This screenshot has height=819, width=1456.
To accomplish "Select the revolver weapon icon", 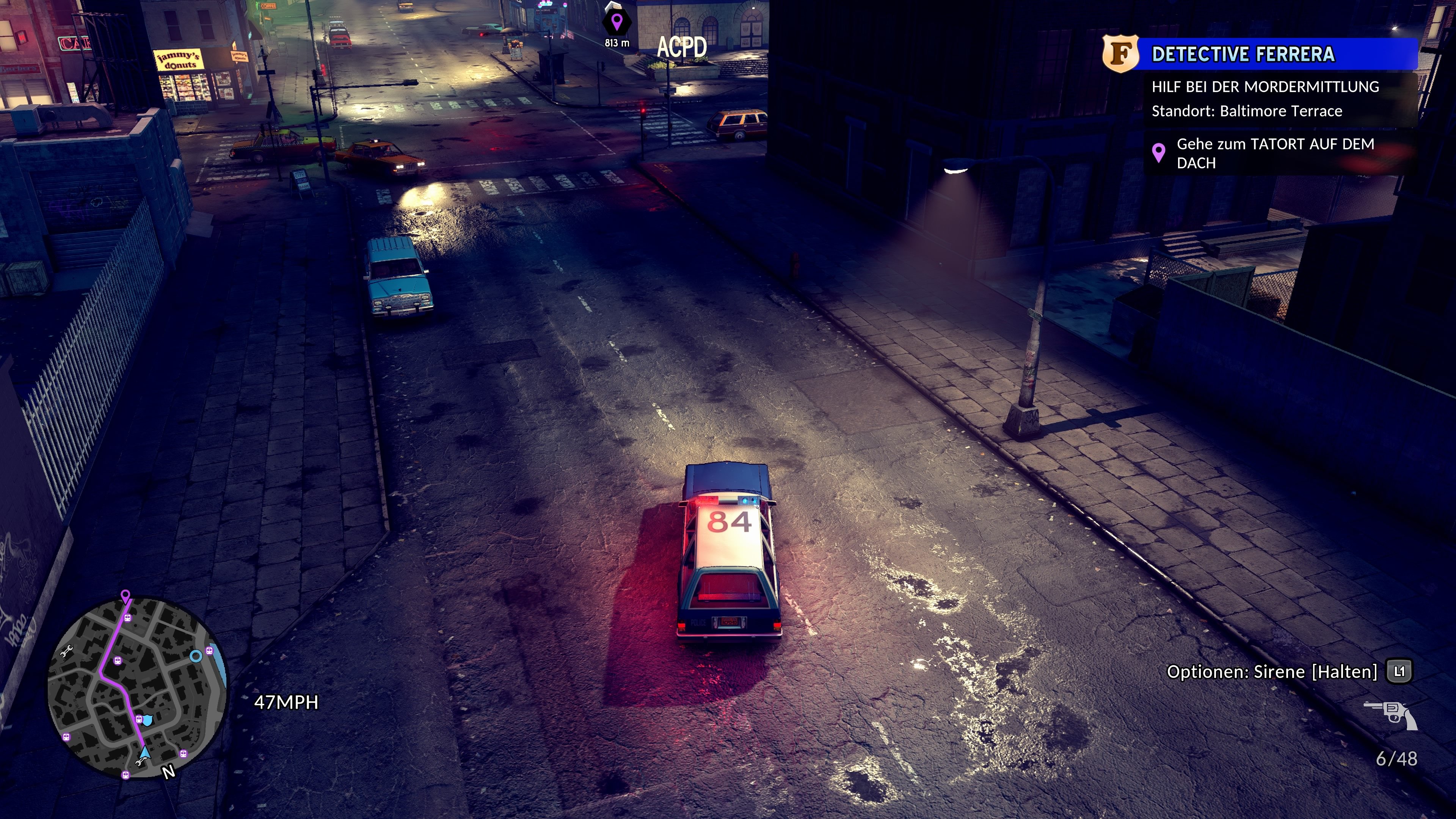I will pyautogui.click(x=1390, y=714).
